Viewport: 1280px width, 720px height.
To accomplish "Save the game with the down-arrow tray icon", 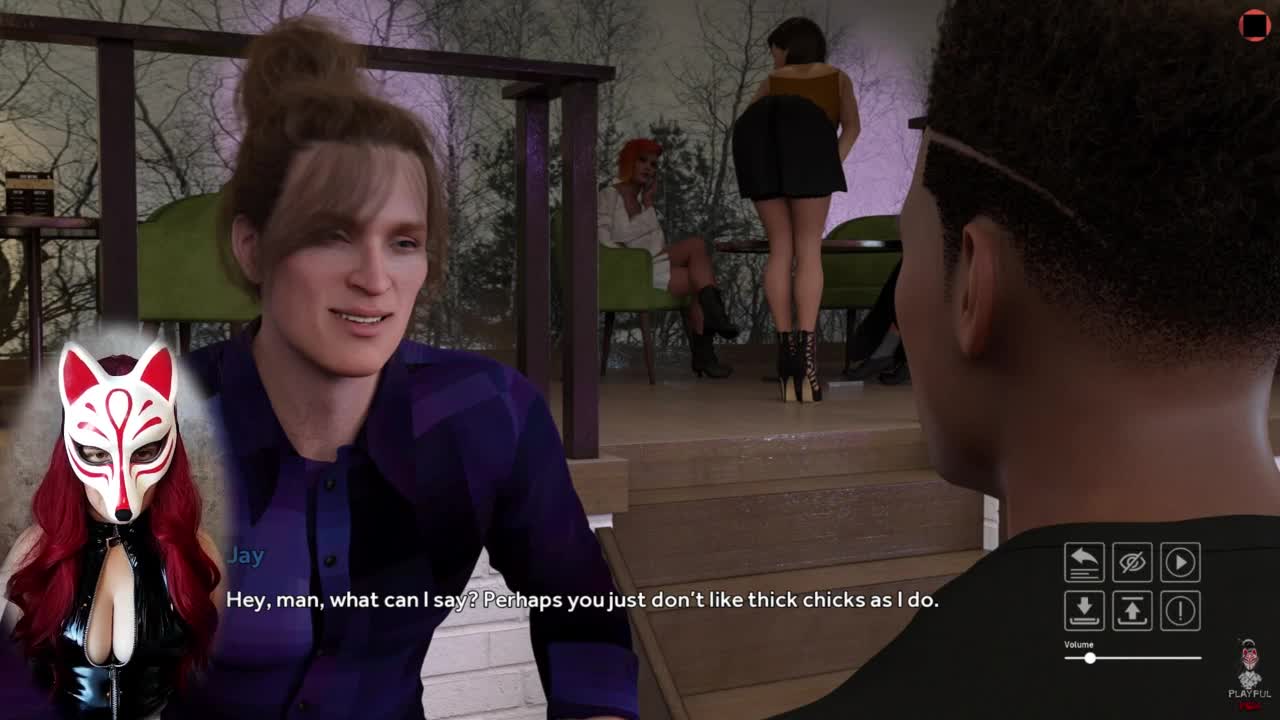I will point(1084,610).
